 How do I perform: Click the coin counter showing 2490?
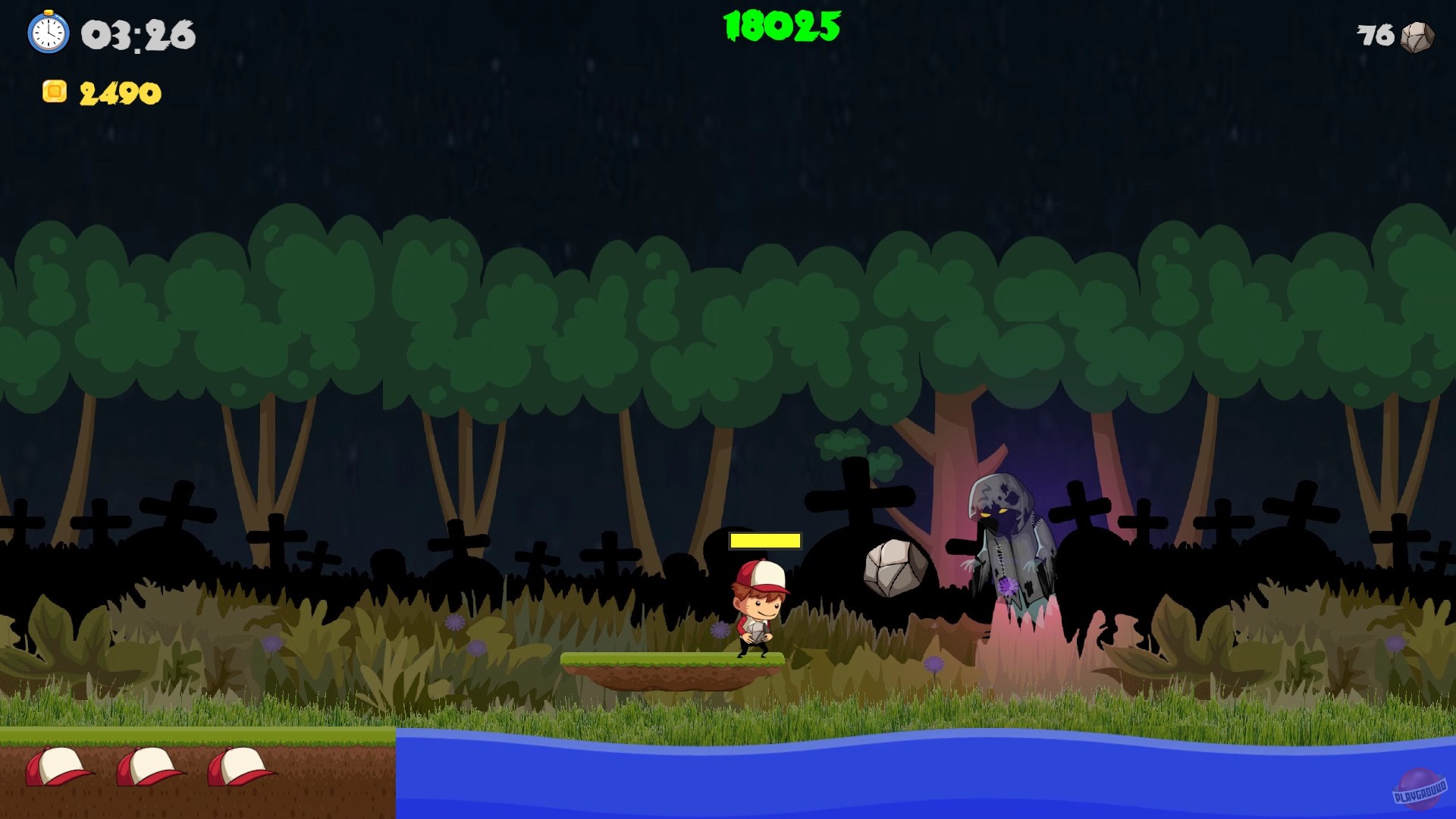pos(121,93)
